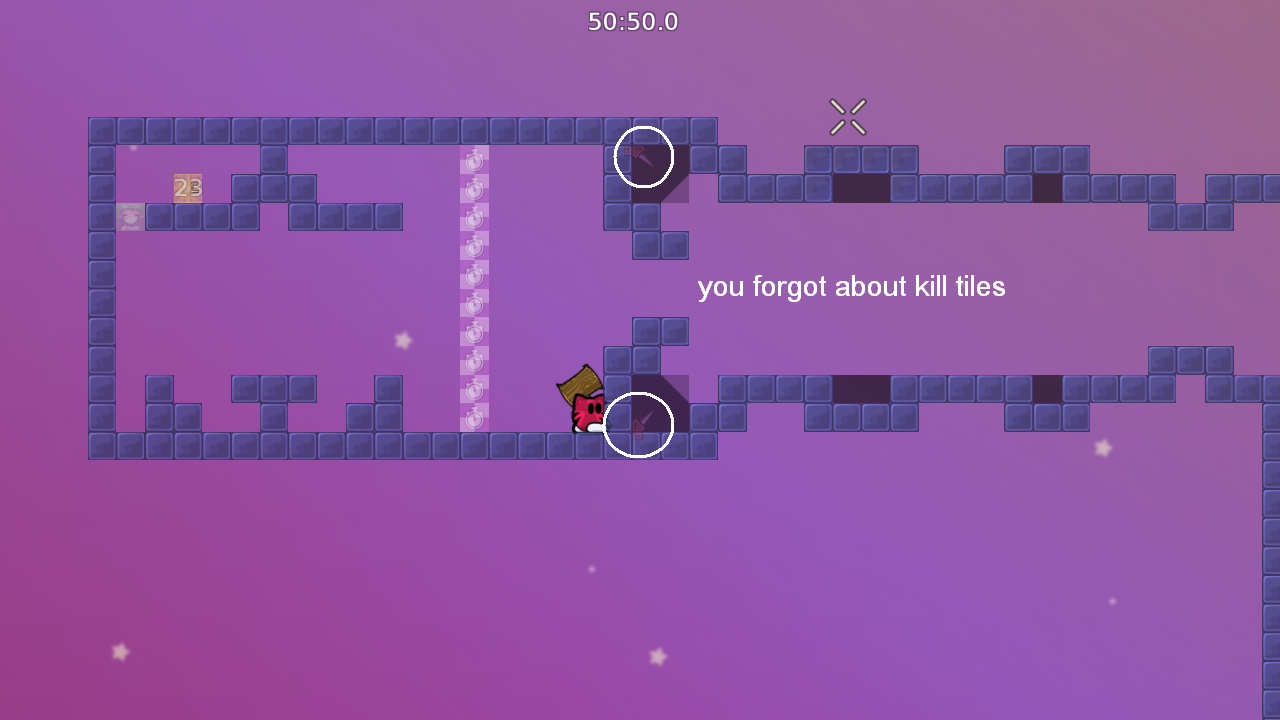Click the star in the bottom left corner
This screenshot has height=720, width=1280.
tap(120, 652)
